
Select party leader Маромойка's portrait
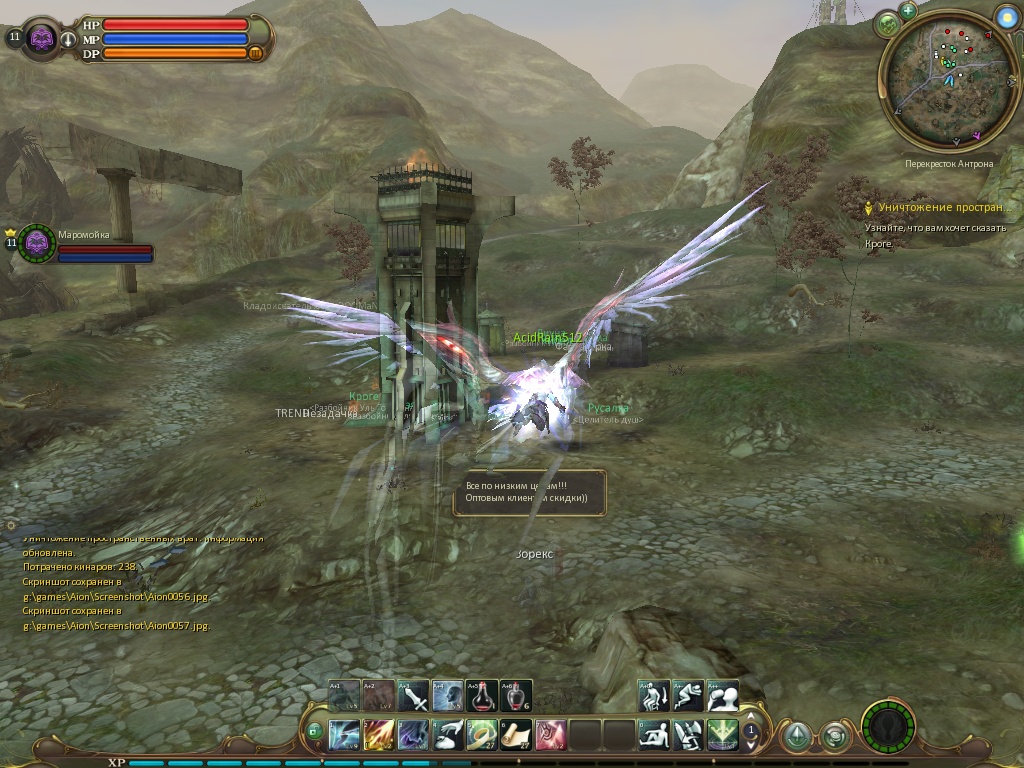click(38, 243)
